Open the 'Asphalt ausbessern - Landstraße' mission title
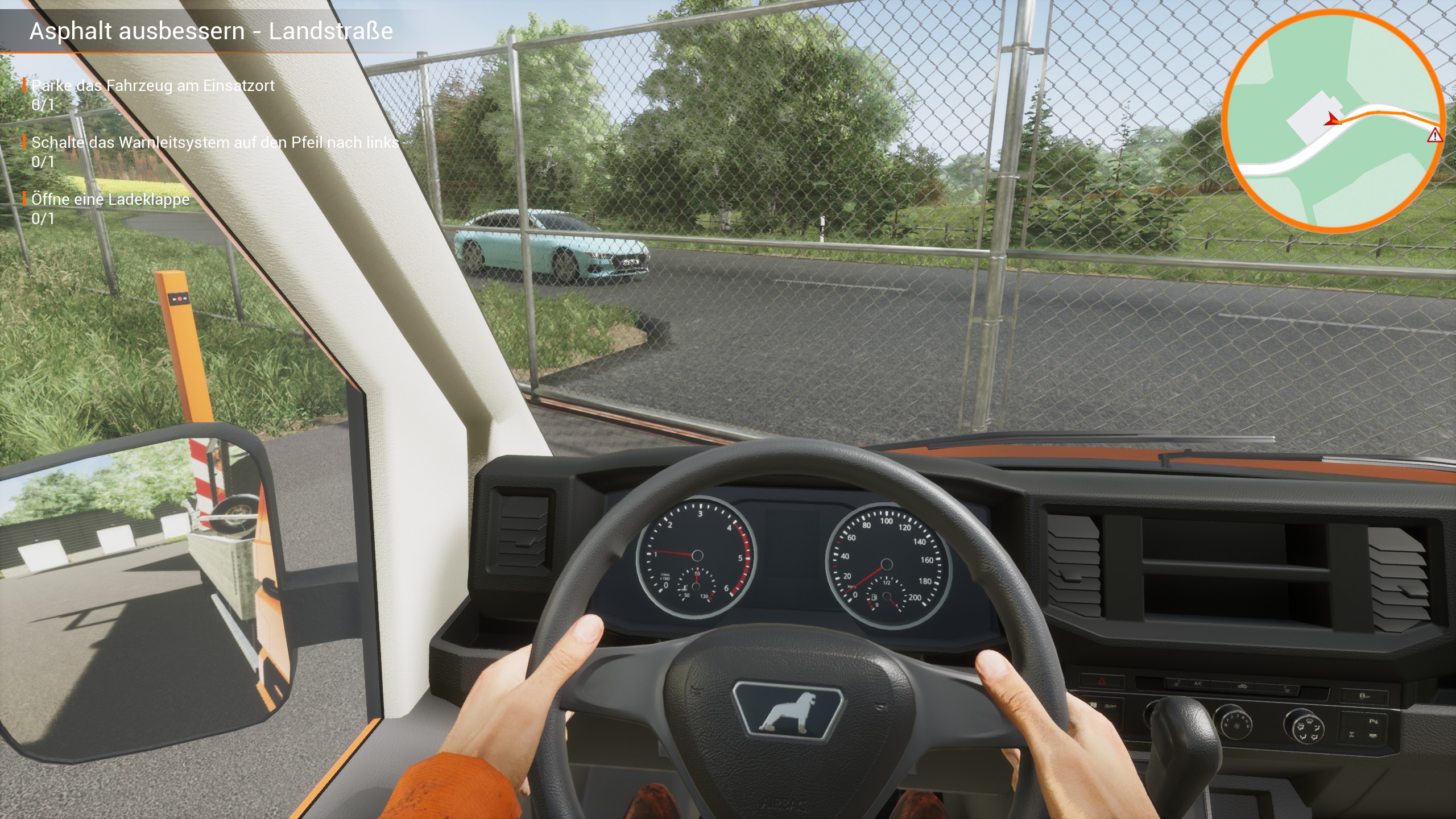This screenshot has height=819, width=1456. pyautogui.click(x=211, y=31)
